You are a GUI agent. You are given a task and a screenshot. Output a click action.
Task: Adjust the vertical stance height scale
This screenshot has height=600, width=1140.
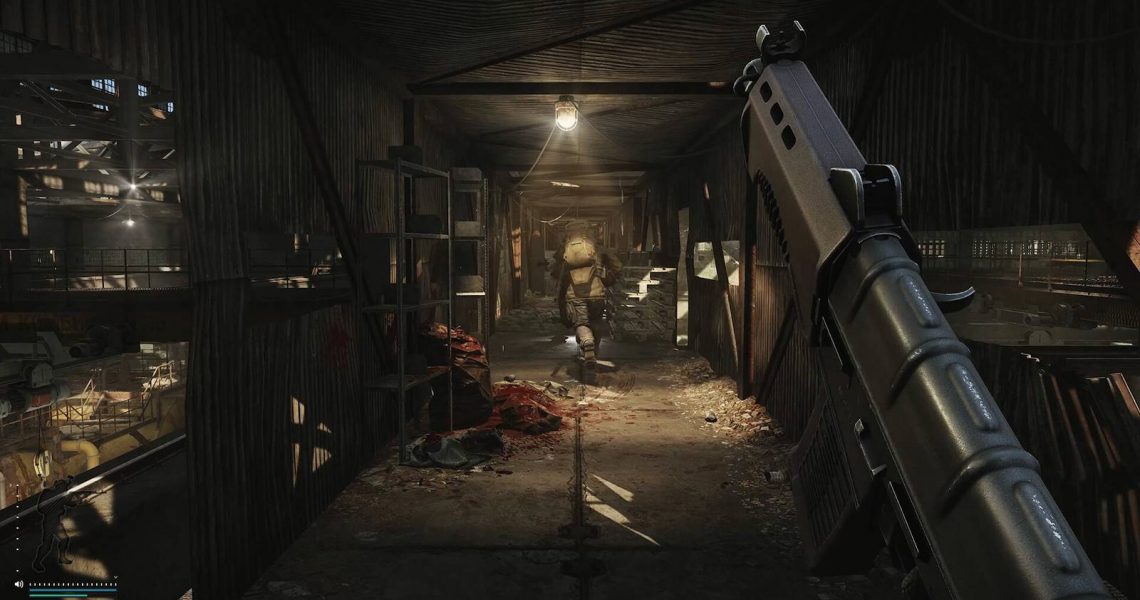point(18,528)
